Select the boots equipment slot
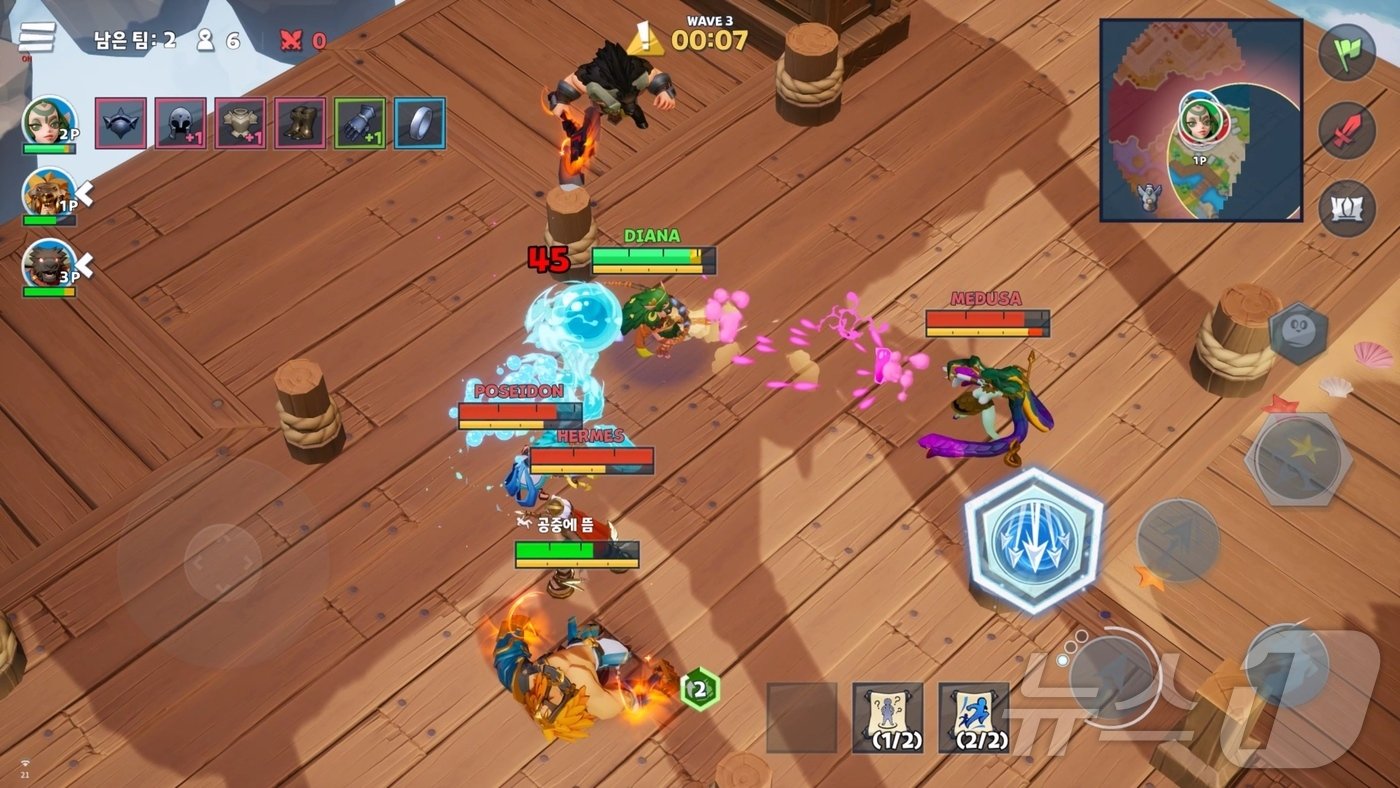The height and width of the screenshot is (788, 1400). click(300, 123)
